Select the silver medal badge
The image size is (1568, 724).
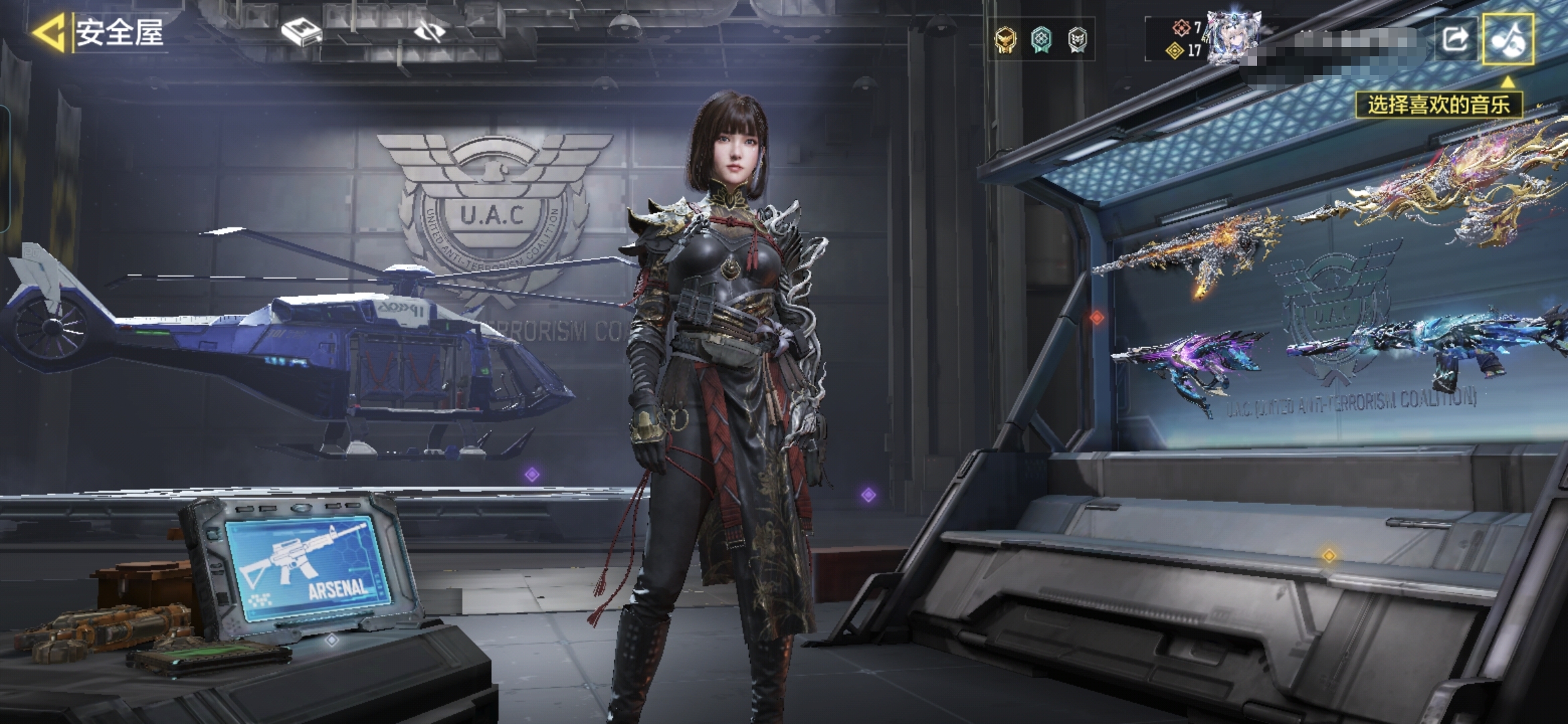click(x=1077, y=40)
